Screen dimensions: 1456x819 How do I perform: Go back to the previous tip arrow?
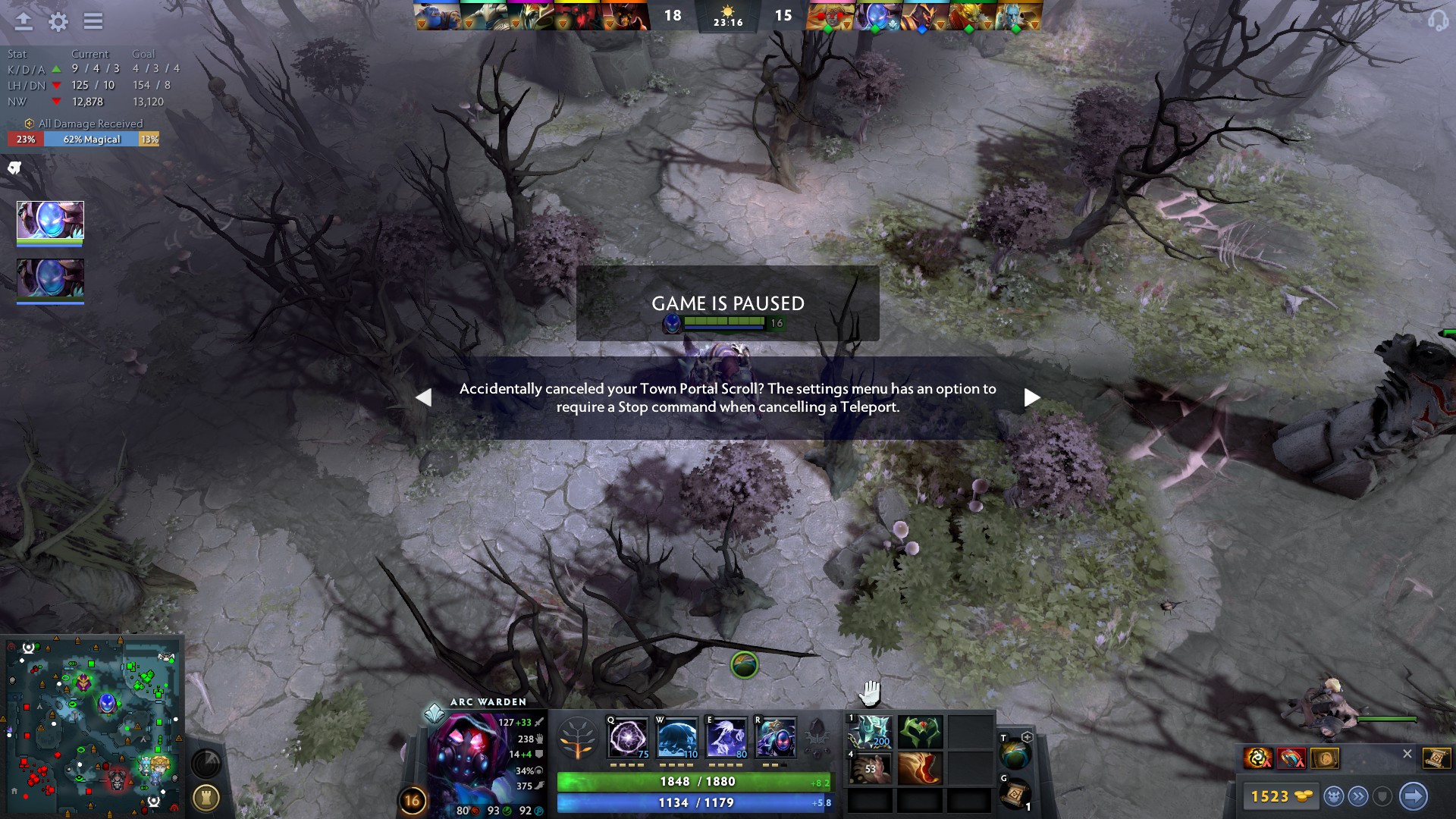tap(423, 396)
